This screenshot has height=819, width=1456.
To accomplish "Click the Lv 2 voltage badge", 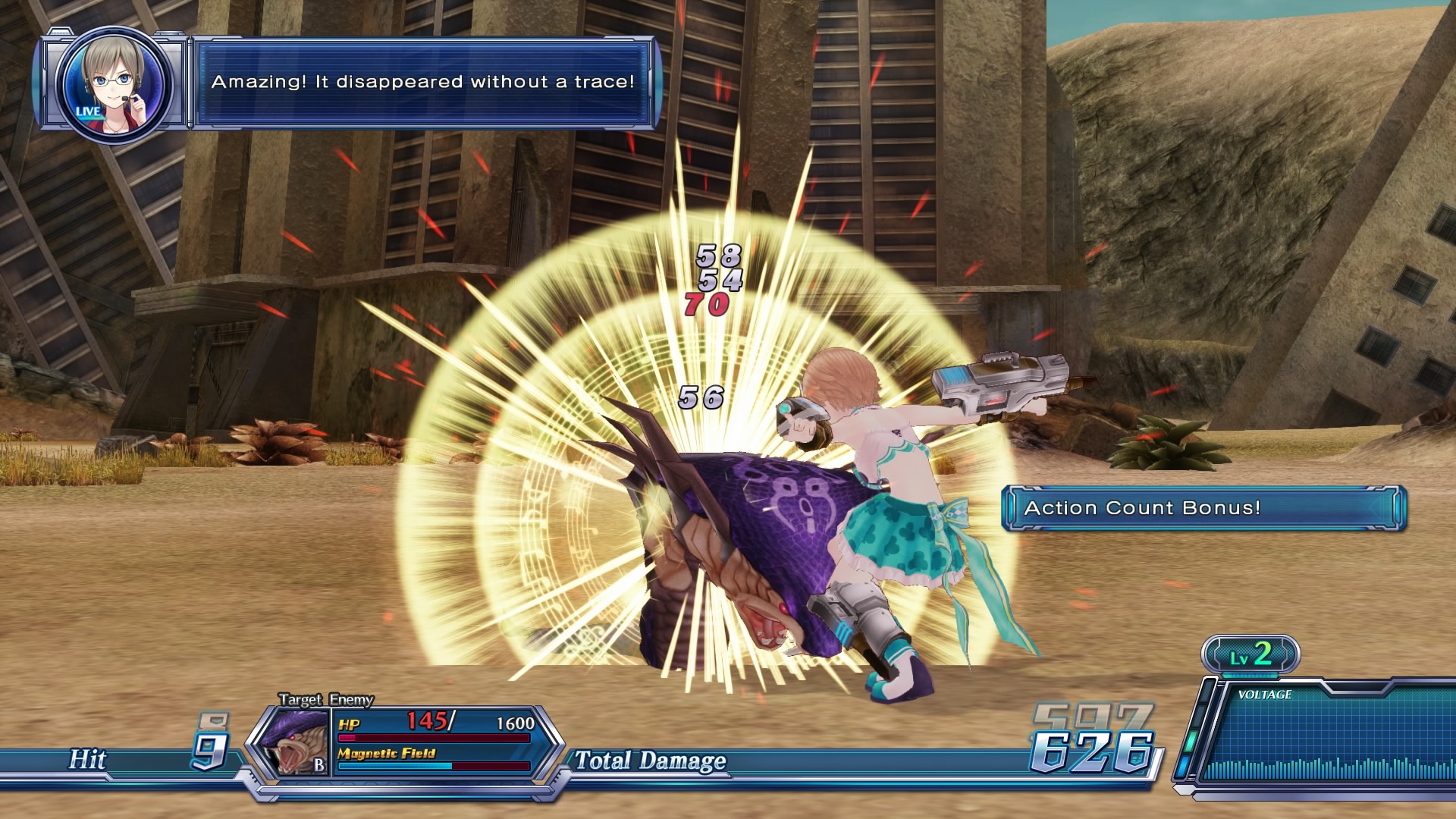I will coord(1250,654).
